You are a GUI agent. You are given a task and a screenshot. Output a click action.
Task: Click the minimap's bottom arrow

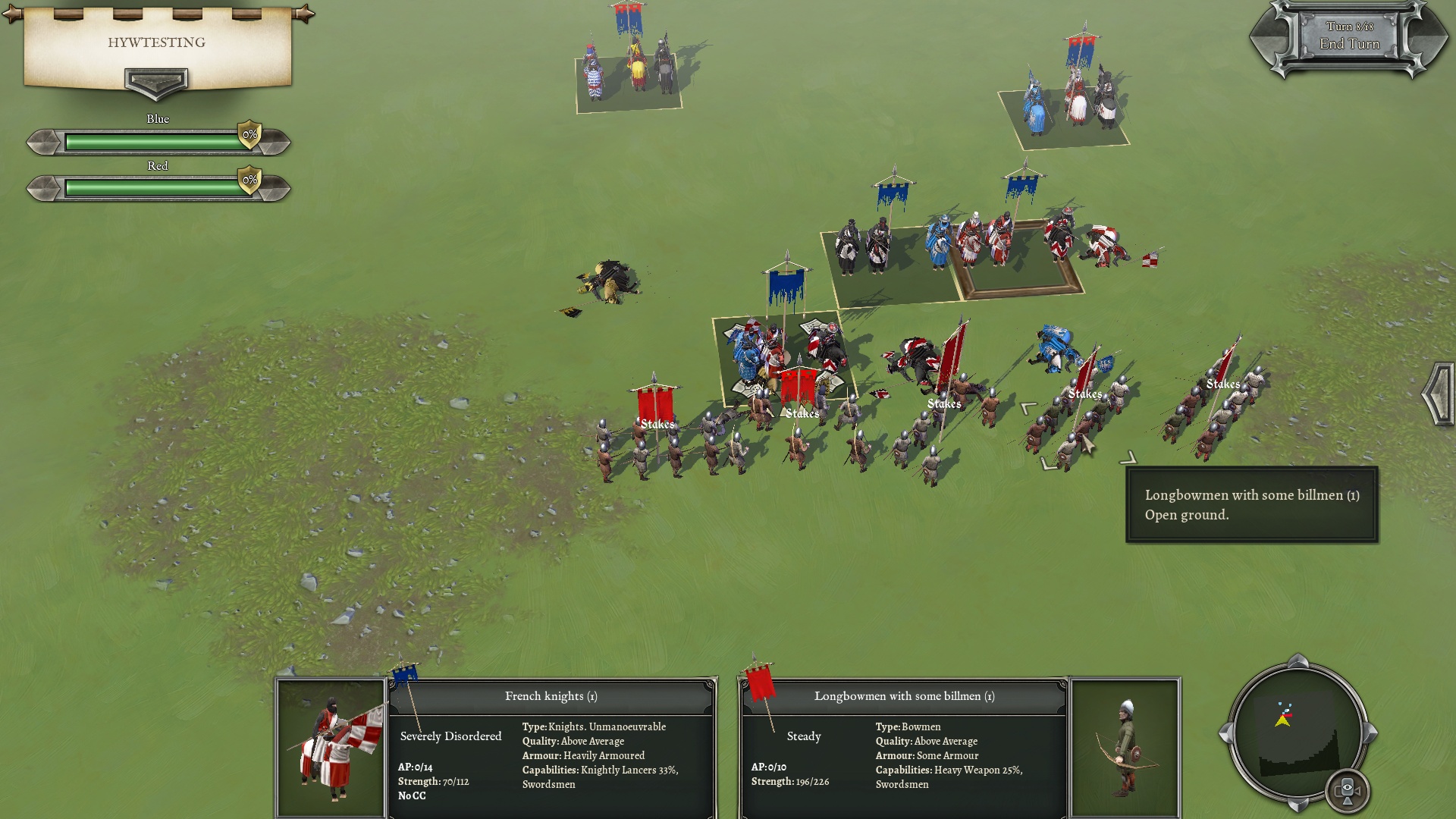(1298, 802)
